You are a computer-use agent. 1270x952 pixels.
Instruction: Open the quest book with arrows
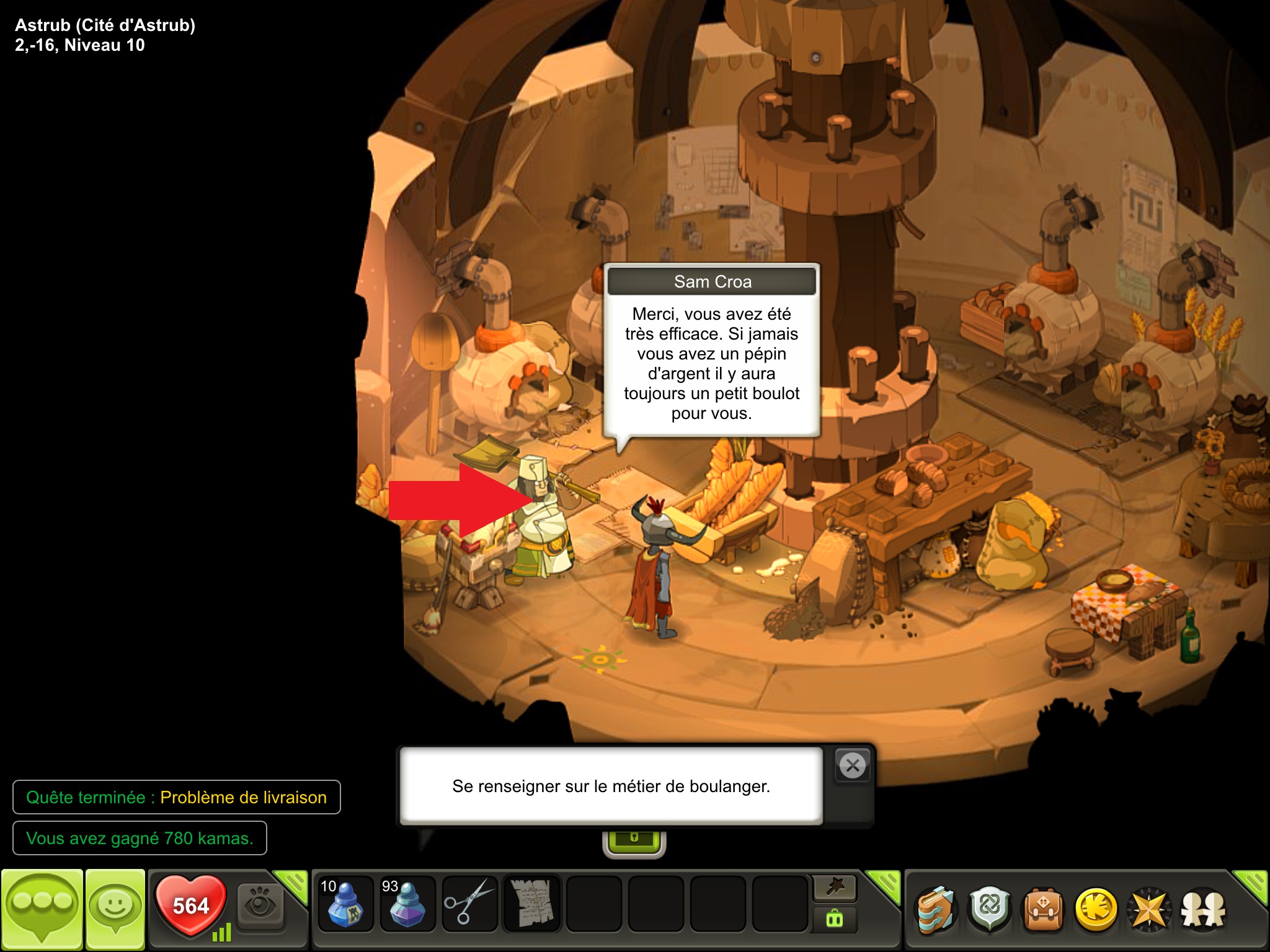(936, 910)
